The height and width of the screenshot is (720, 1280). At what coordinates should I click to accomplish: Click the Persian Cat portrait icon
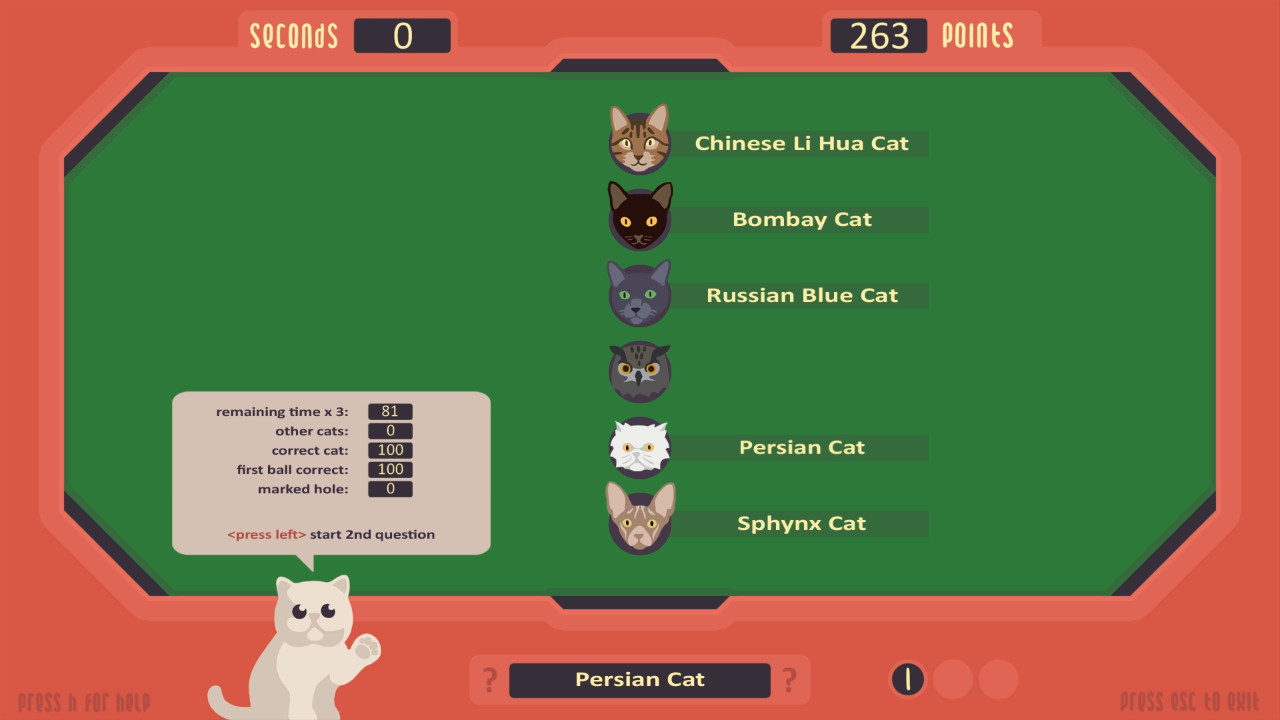639,447
